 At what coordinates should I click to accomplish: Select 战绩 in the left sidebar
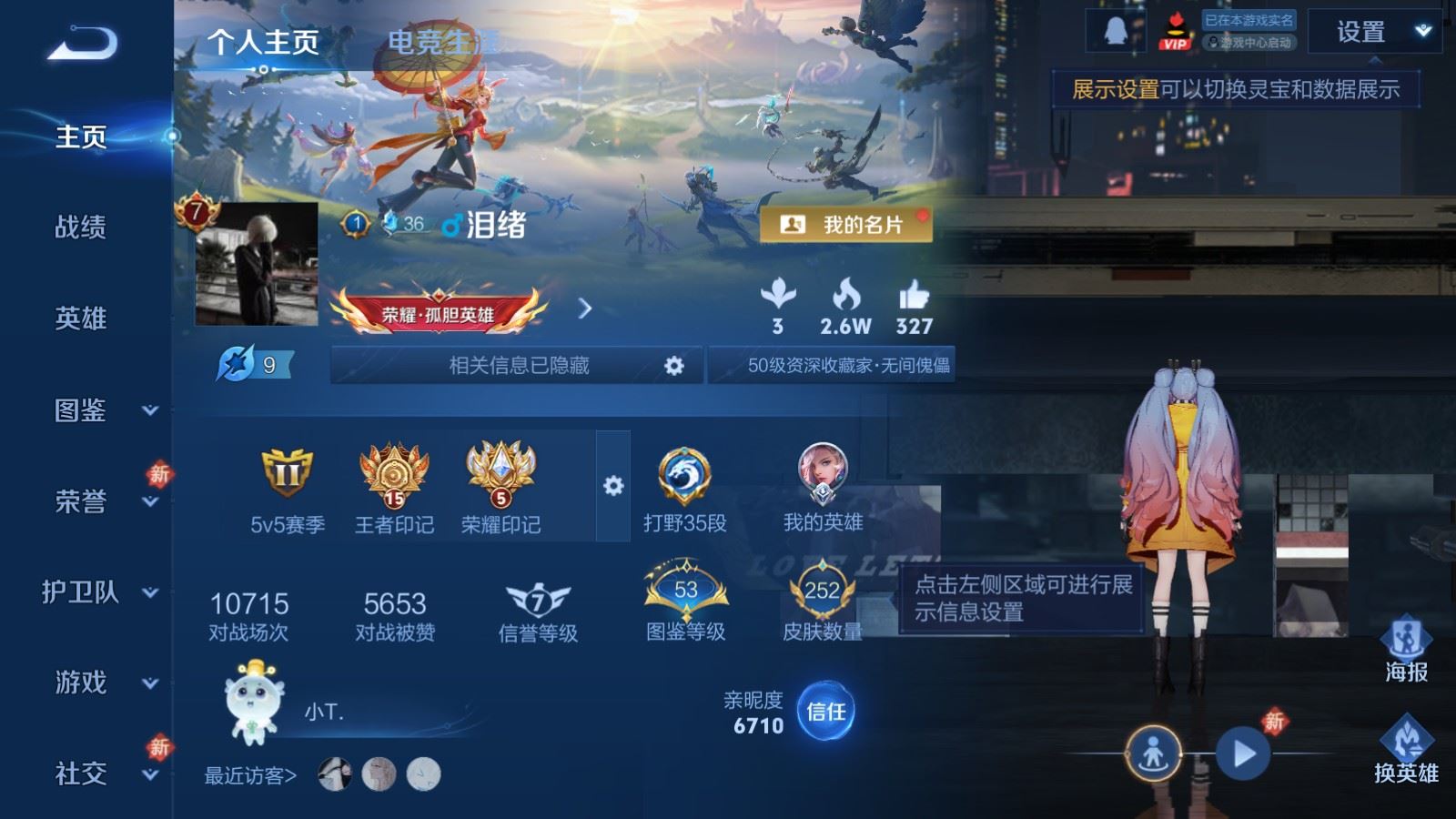[x=78, y=228]
